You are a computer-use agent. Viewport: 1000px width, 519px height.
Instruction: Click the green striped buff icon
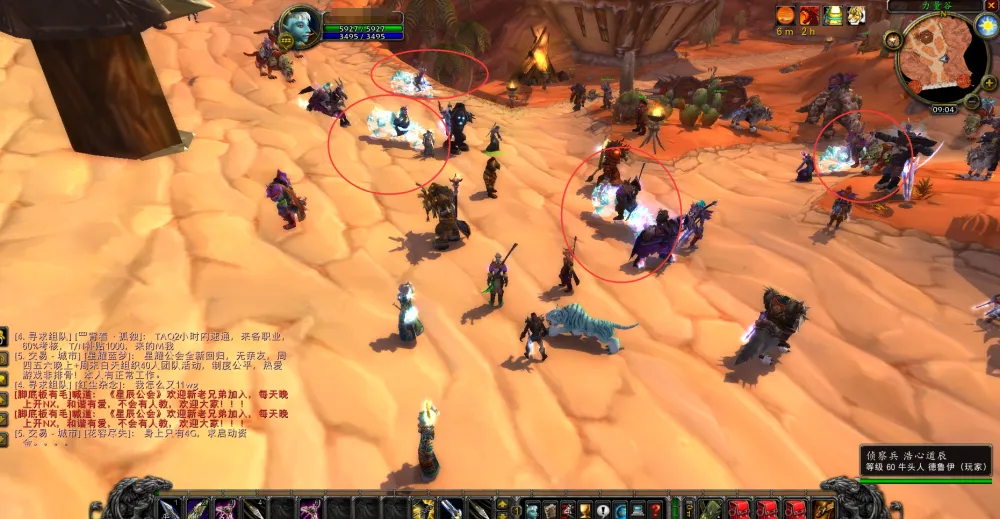[833, 16]
